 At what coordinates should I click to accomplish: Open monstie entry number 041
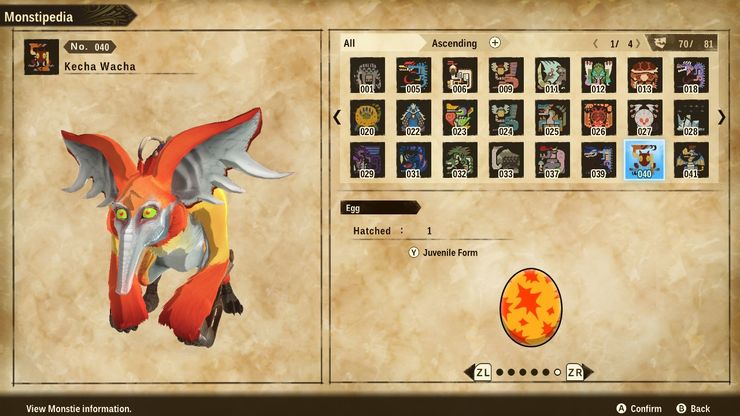pos(690,160)
